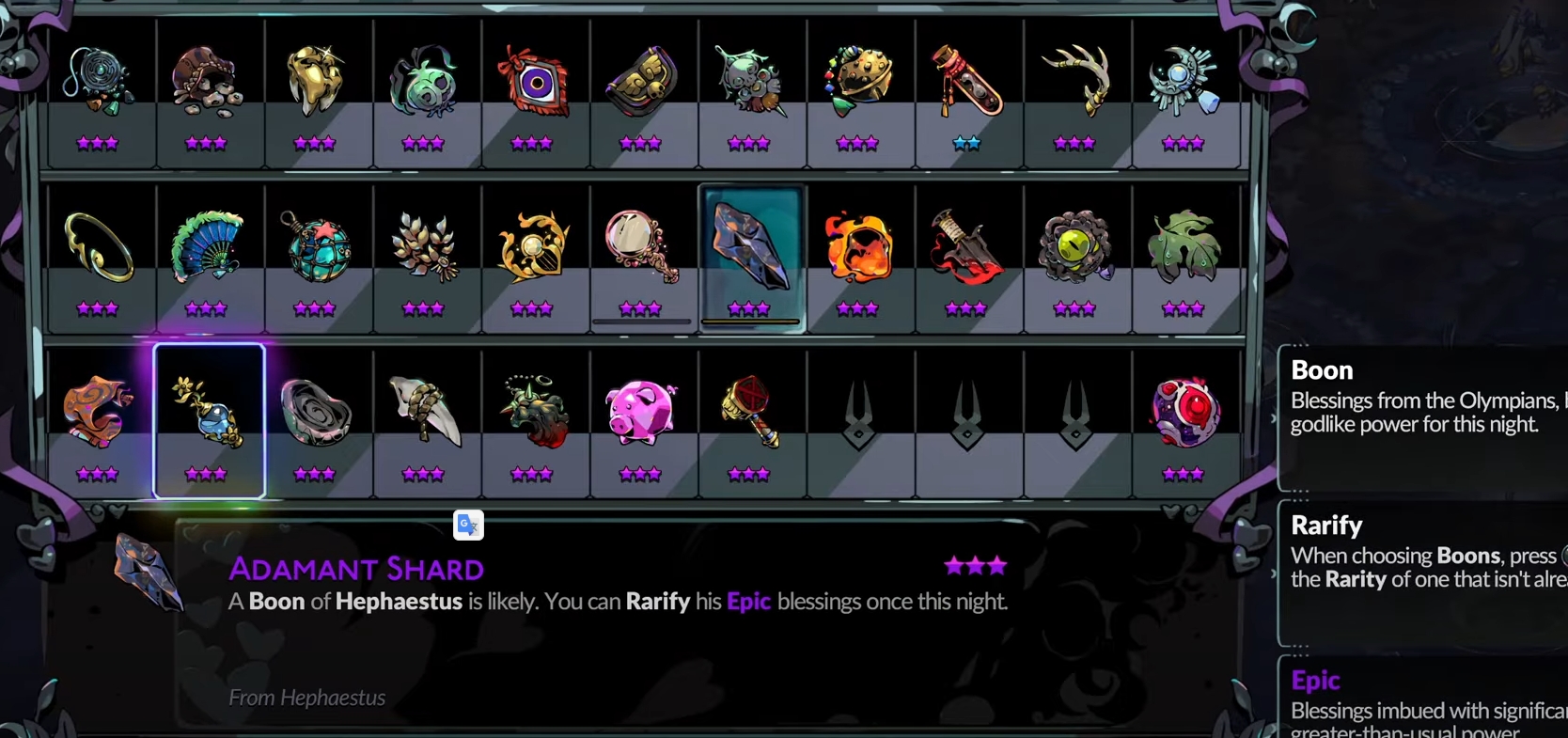This screenshot has height=738, width=1568.
Task: Select the flaming orange mask keepsake
Action: [x=858, y=248]
